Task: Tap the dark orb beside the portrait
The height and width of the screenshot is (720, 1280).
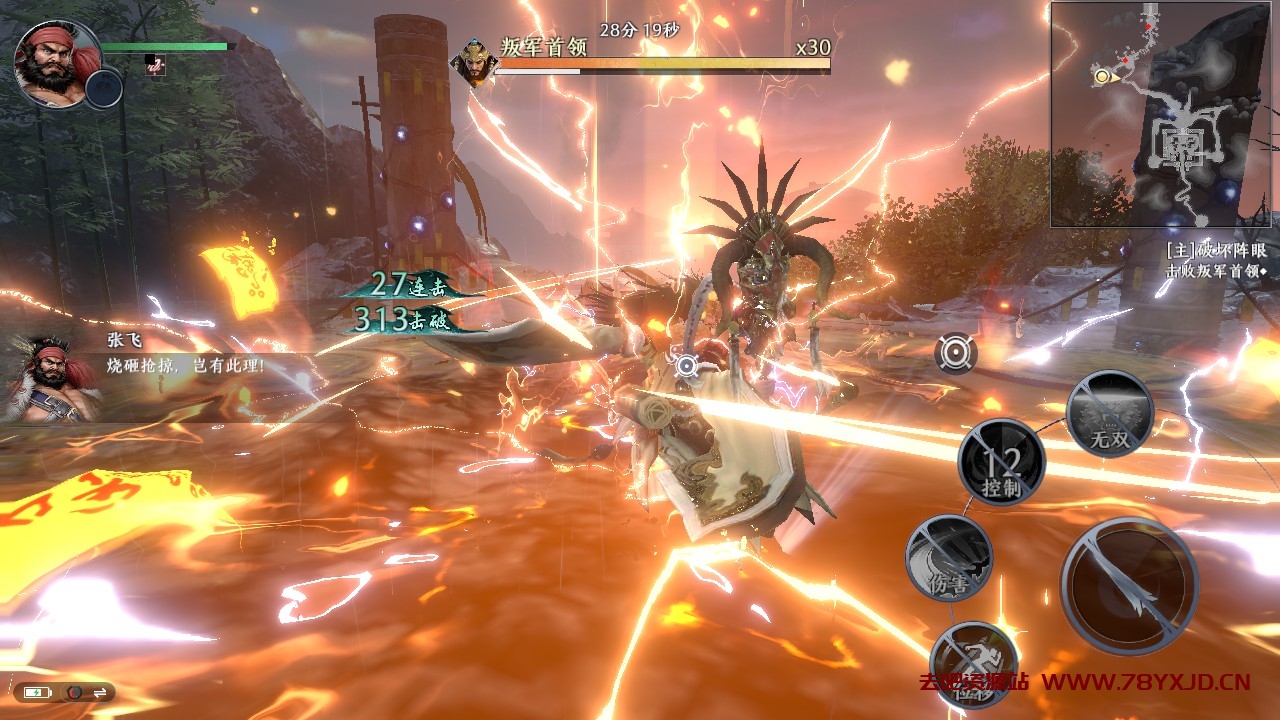Action: pyautogui.click(x=103, y=90)
